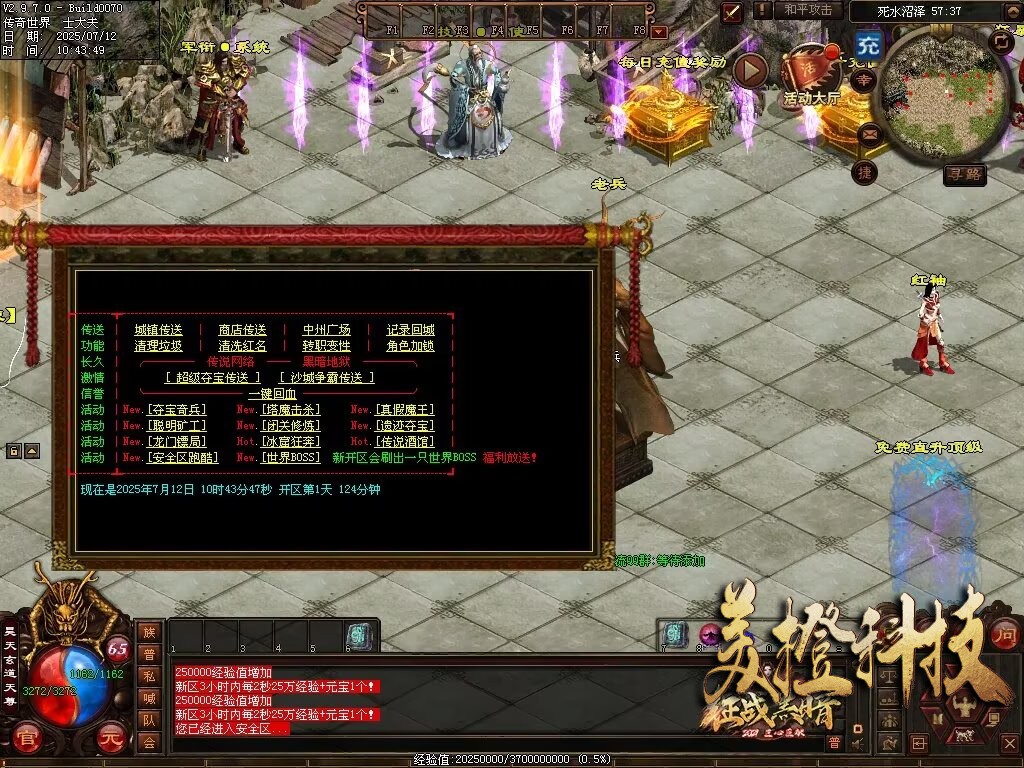1024x768 pixels.
Task: Open 商店传送 shop teleport option
Action: 242,330
